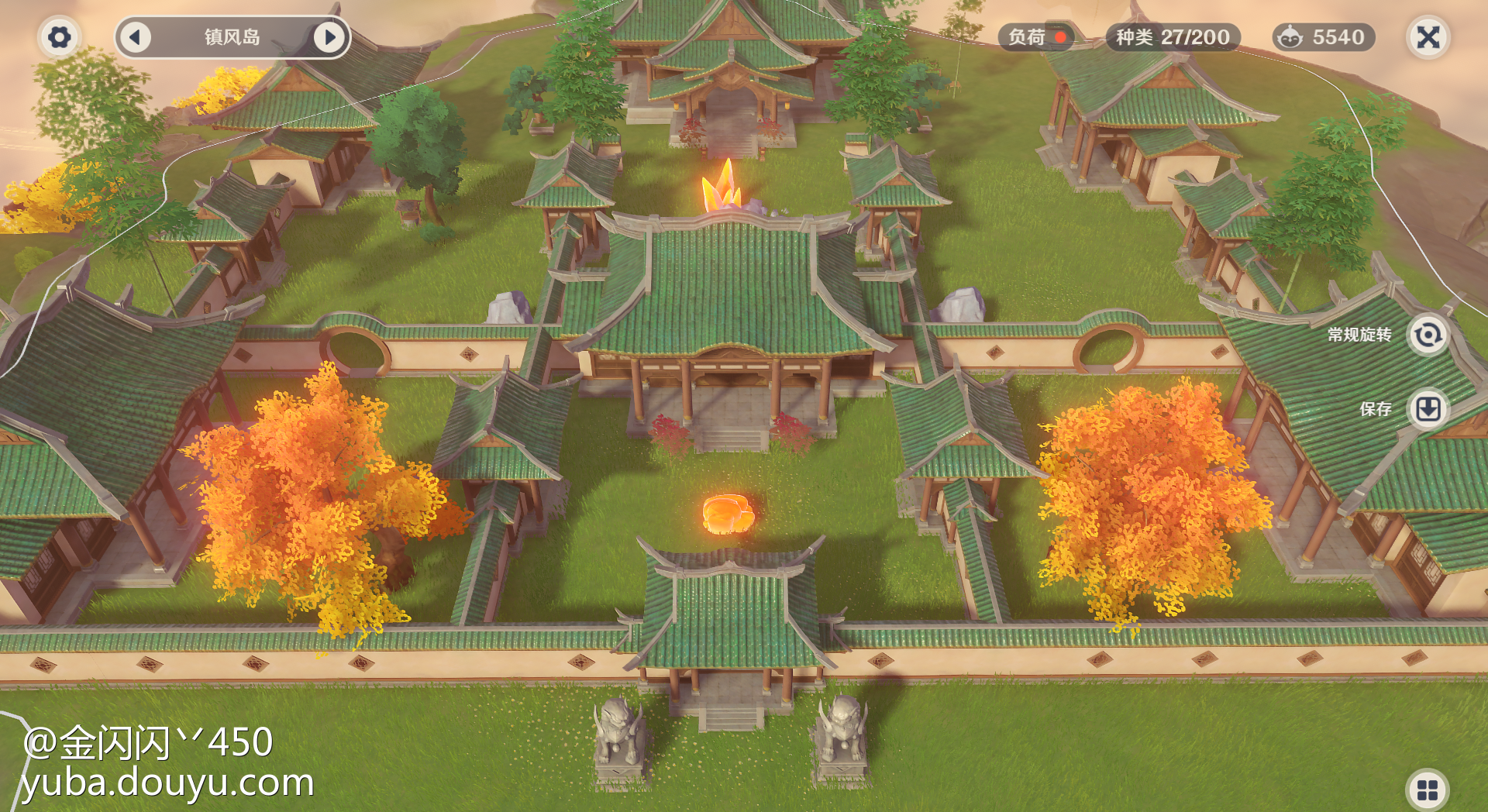This screenshot has height=812, width=1488.
Task: Open the gear settings menu
Action: [59, 37]
